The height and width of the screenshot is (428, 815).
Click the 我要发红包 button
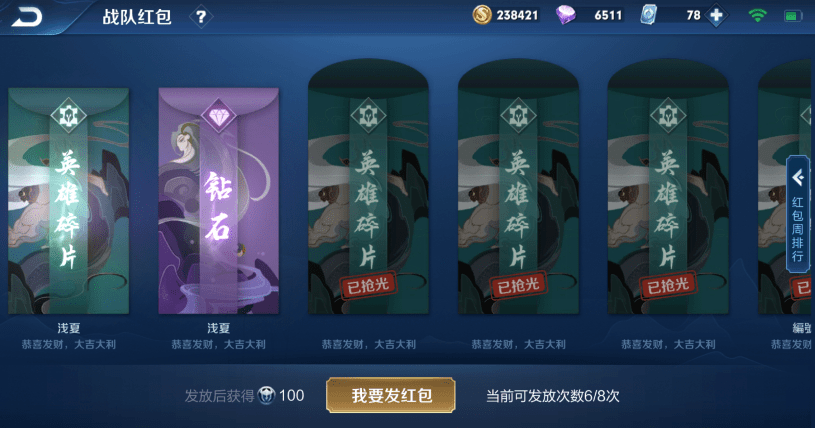(x=391, y=395)
